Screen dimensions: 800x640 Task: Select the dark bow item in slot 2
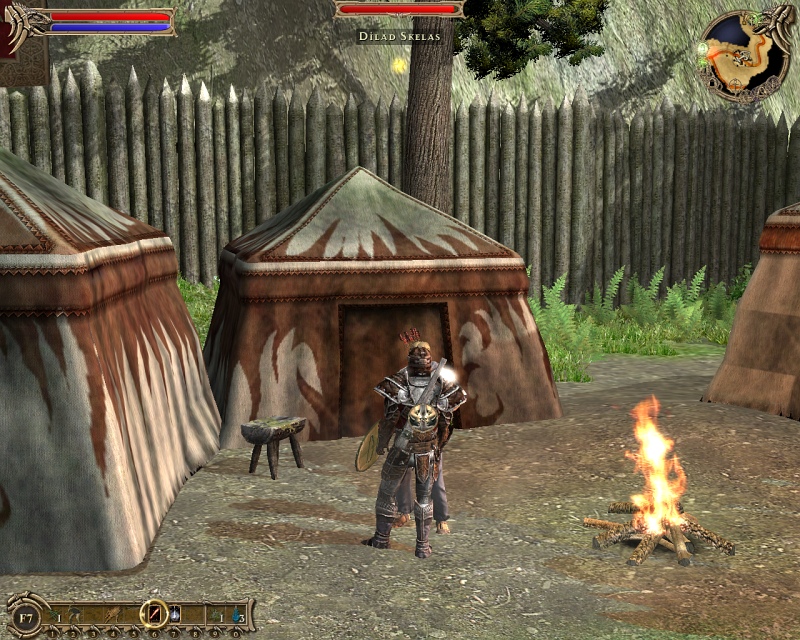coord(74,613)
